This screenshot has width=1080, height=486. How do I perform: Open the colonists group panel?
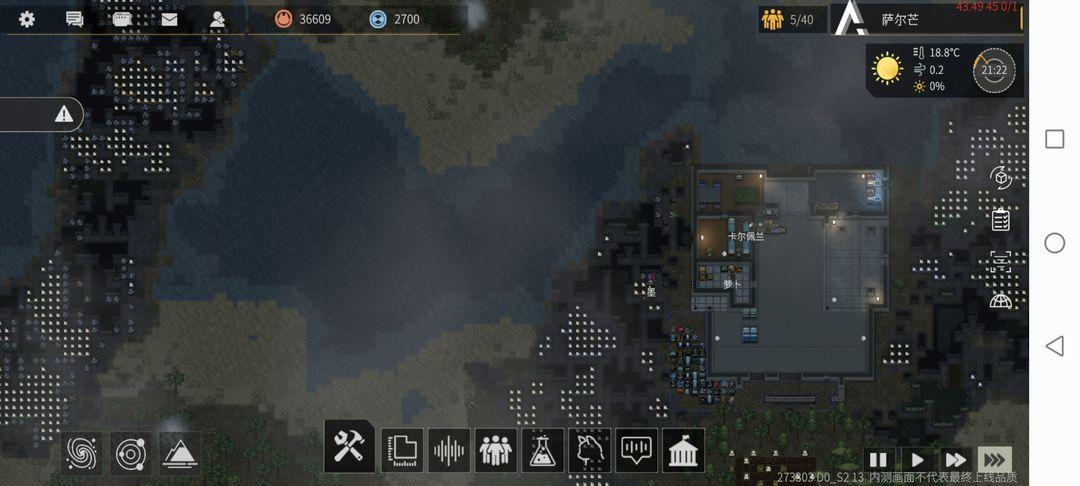click(x=496, y=450)
